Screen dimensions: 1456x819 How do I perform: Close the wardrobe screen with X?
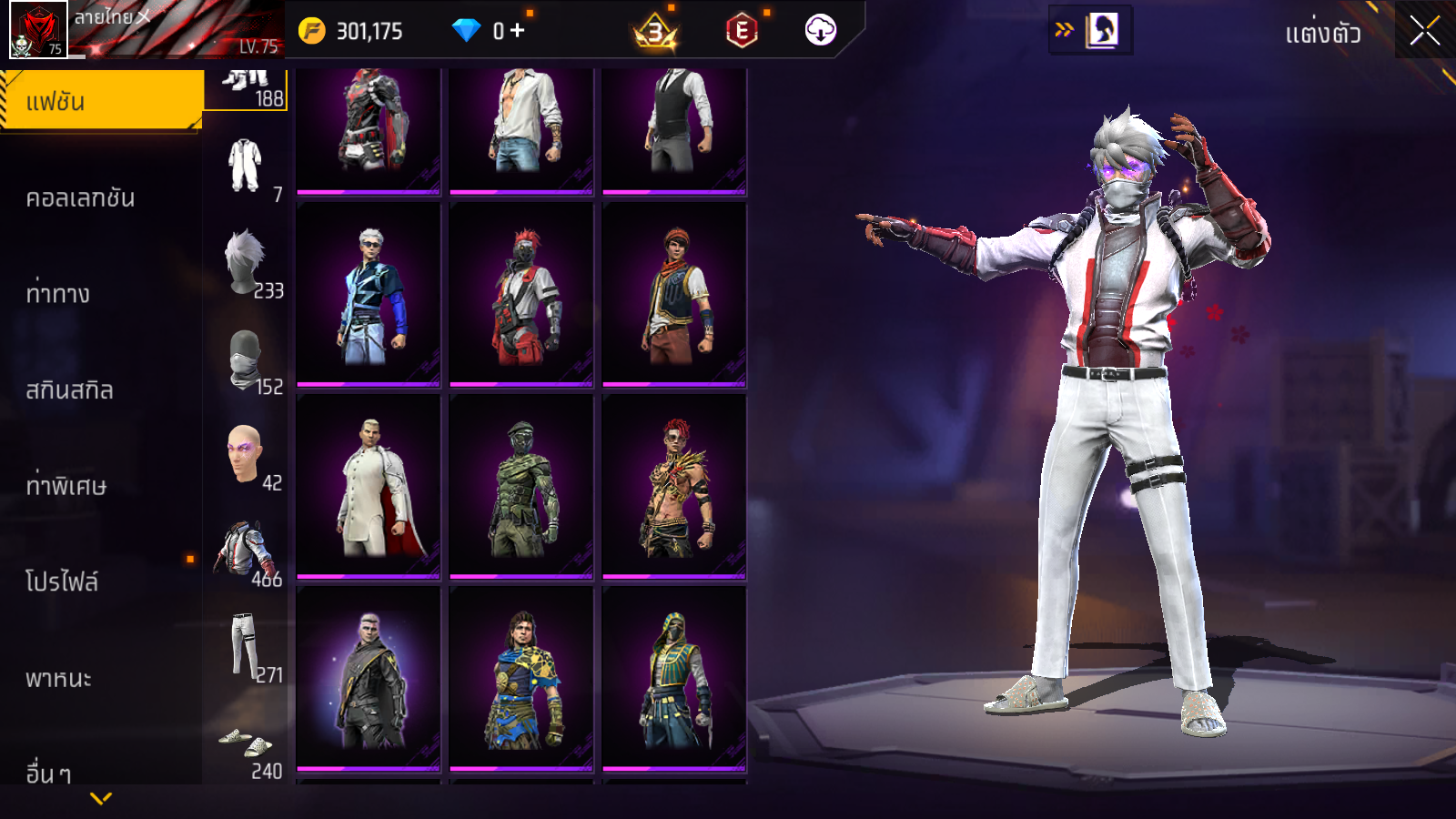click(1424, 32)
